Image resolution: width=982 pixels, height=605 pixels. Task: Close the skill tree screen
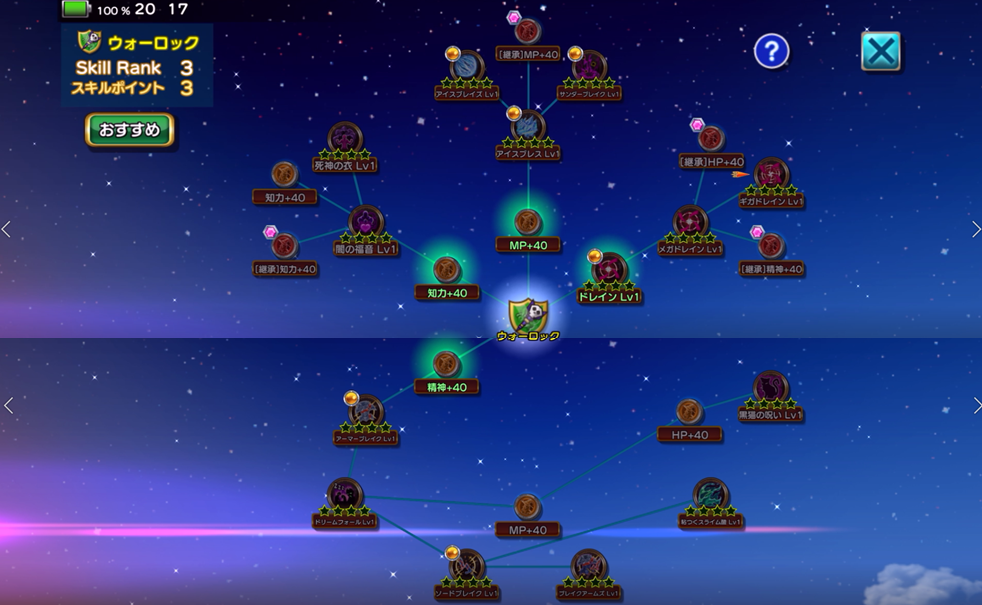pyautogui.click(x=880, y=52)
